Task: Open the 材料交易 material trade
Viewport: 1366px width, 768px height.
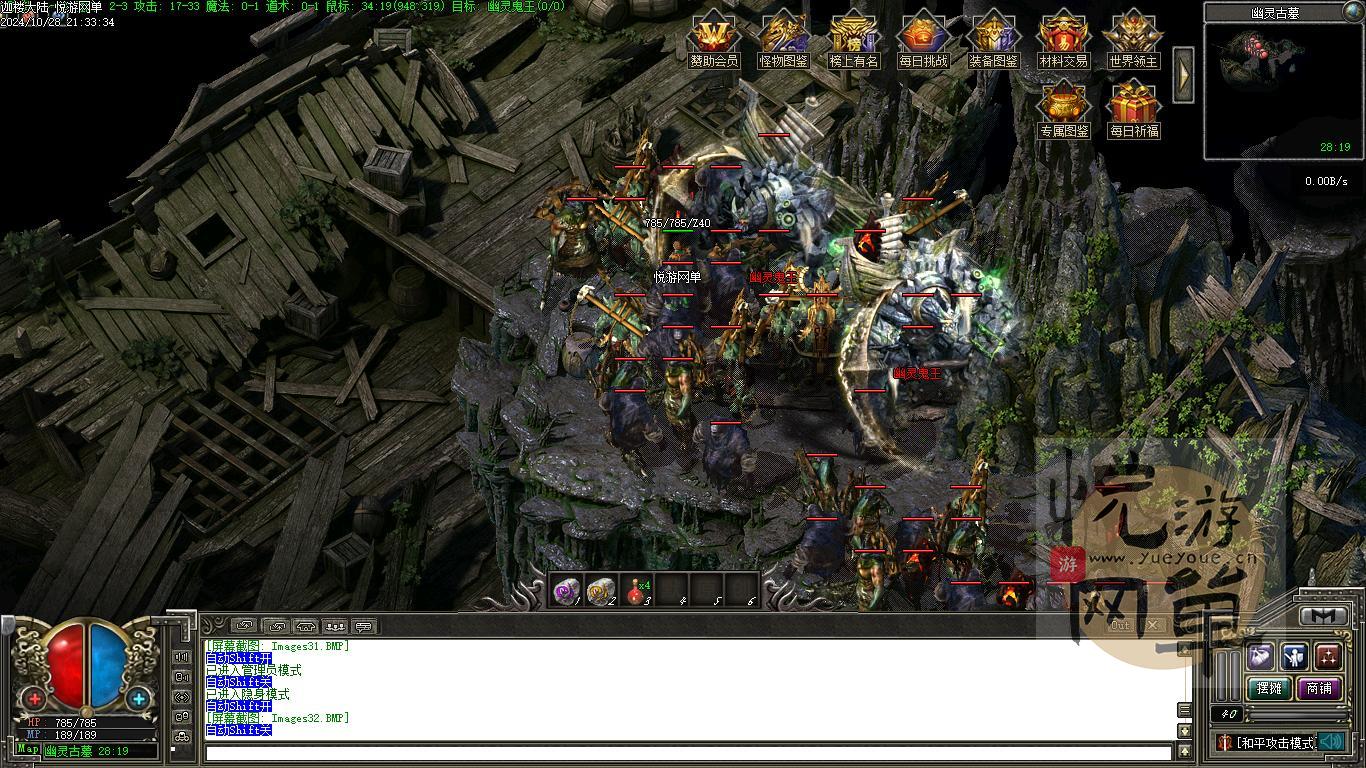Action: 1063,40
